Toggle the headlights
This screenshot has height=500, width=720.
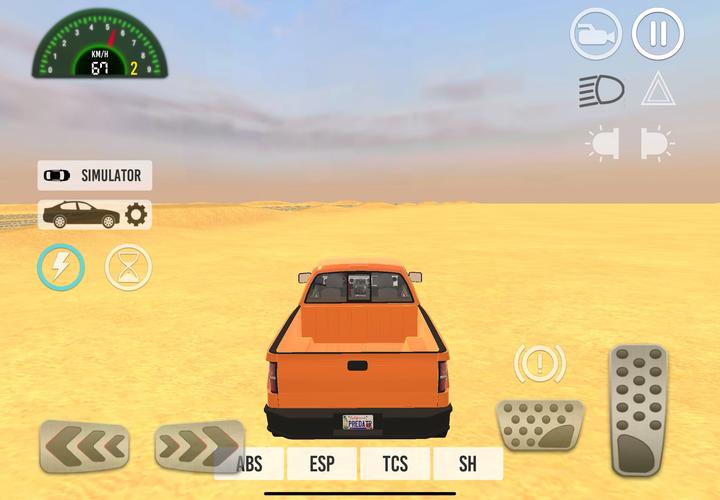pos(600,90)
